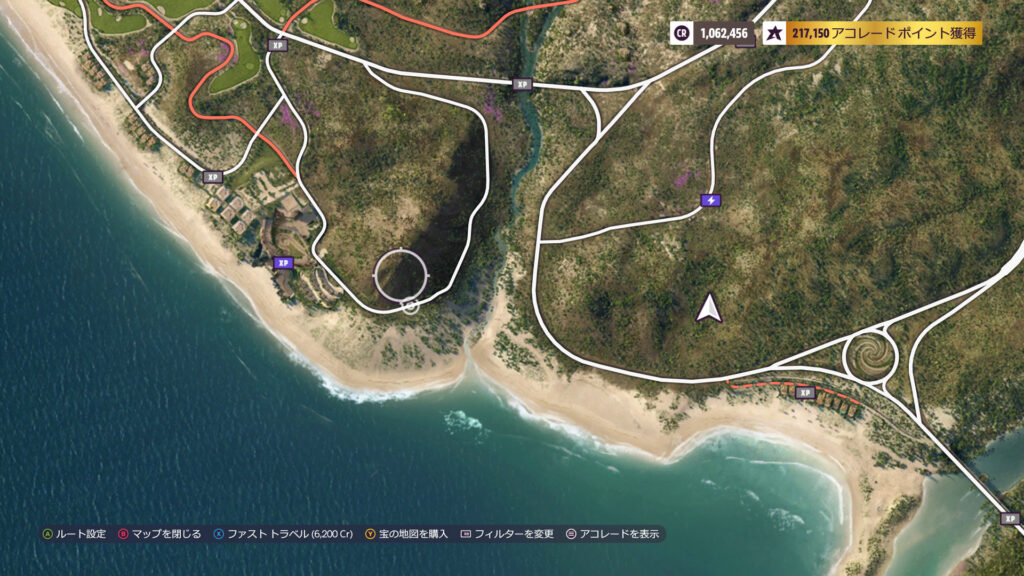Open フィルターを変更 to change map filters
The width and height of the screenshot is (1024, 576).
pos(507,534)
